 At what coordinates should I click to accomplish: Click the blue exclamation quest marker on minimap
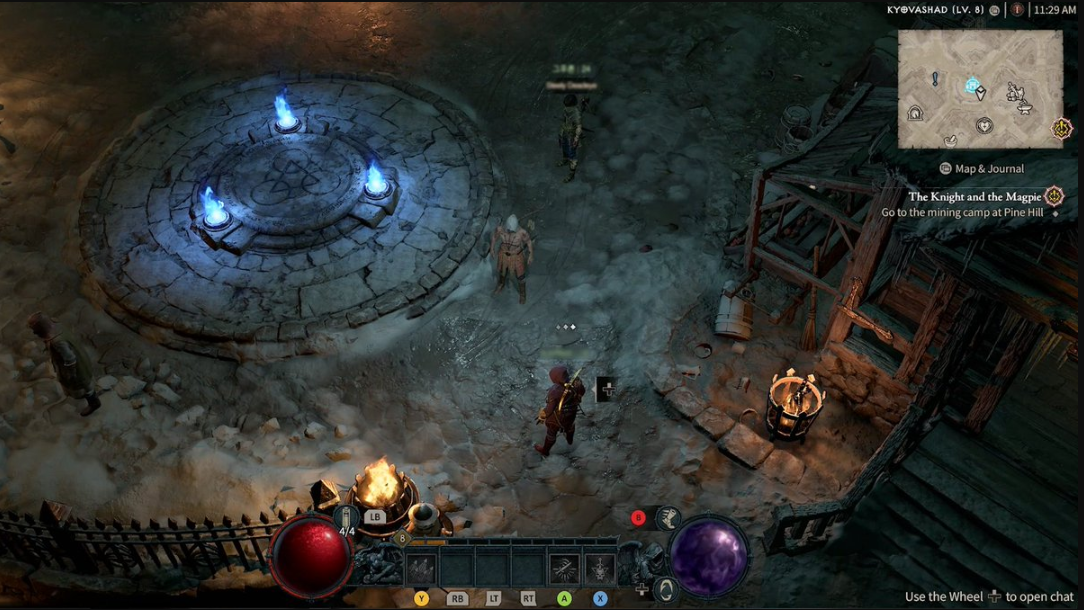pos(935,78)
